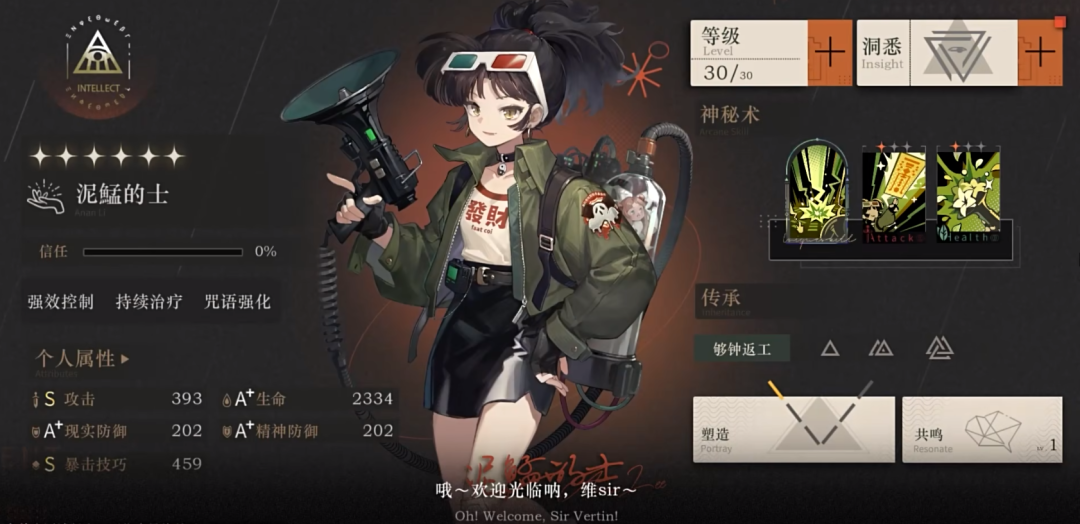Open the Portray panel
The width and height of the screenshot is (1080, 524).
(793, 429)
